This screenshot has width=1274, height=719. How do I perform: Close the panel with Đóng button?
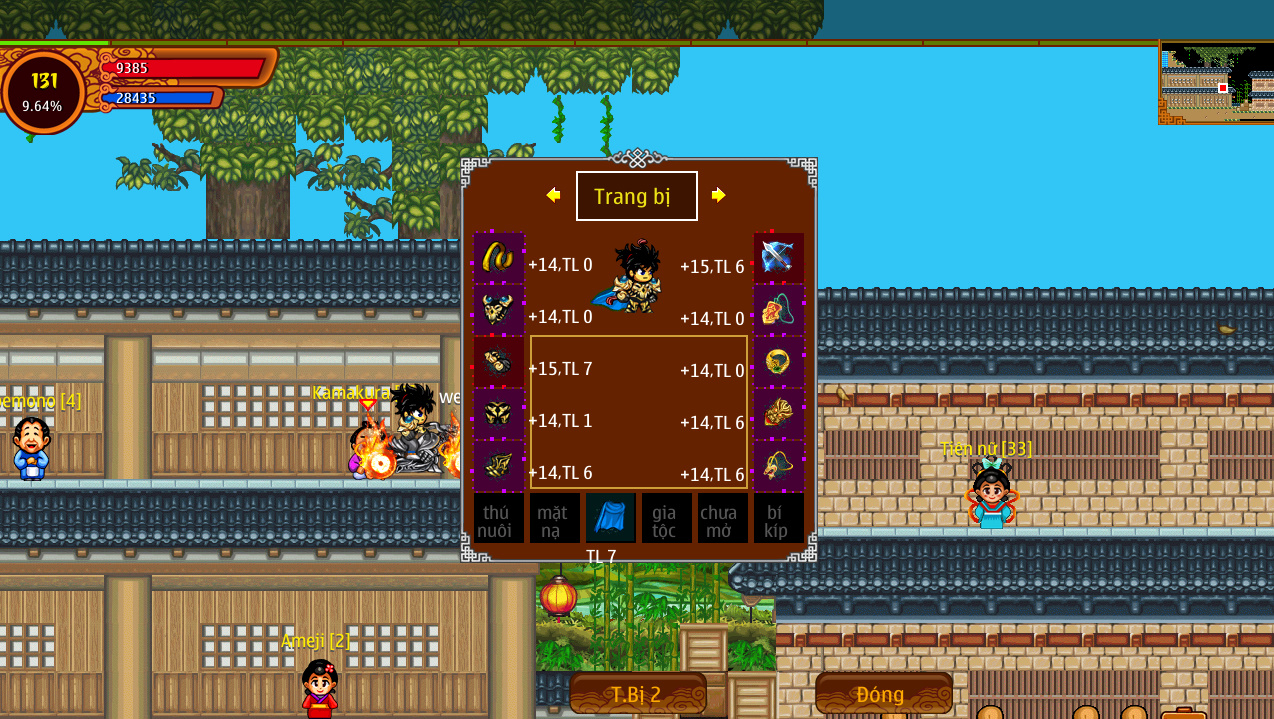(883, 694)
